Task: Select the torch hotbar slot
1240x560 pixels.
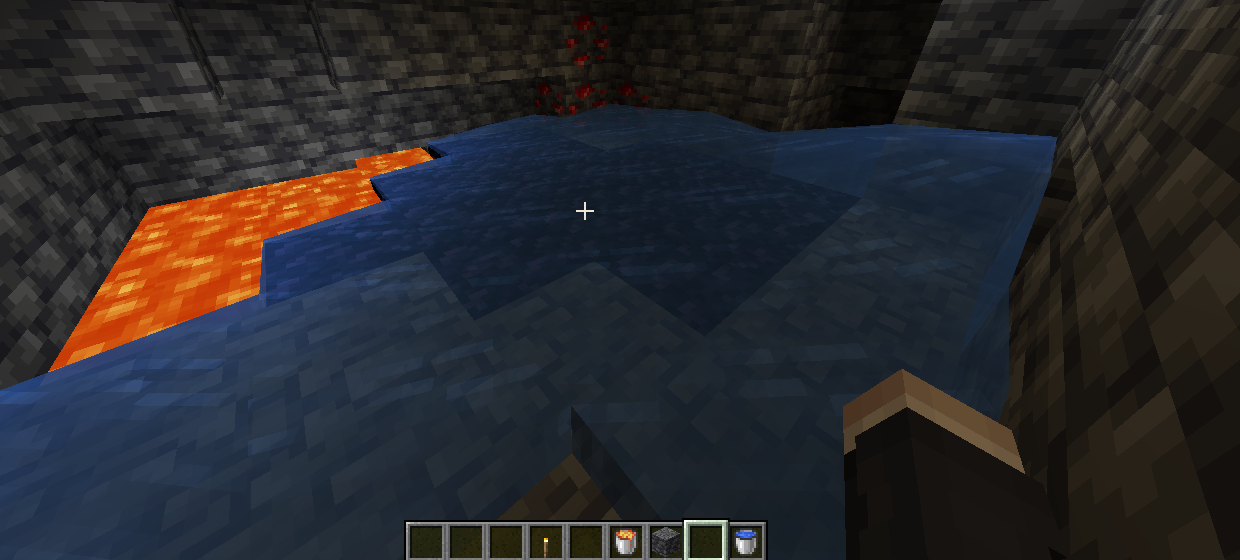Action: 545,542
